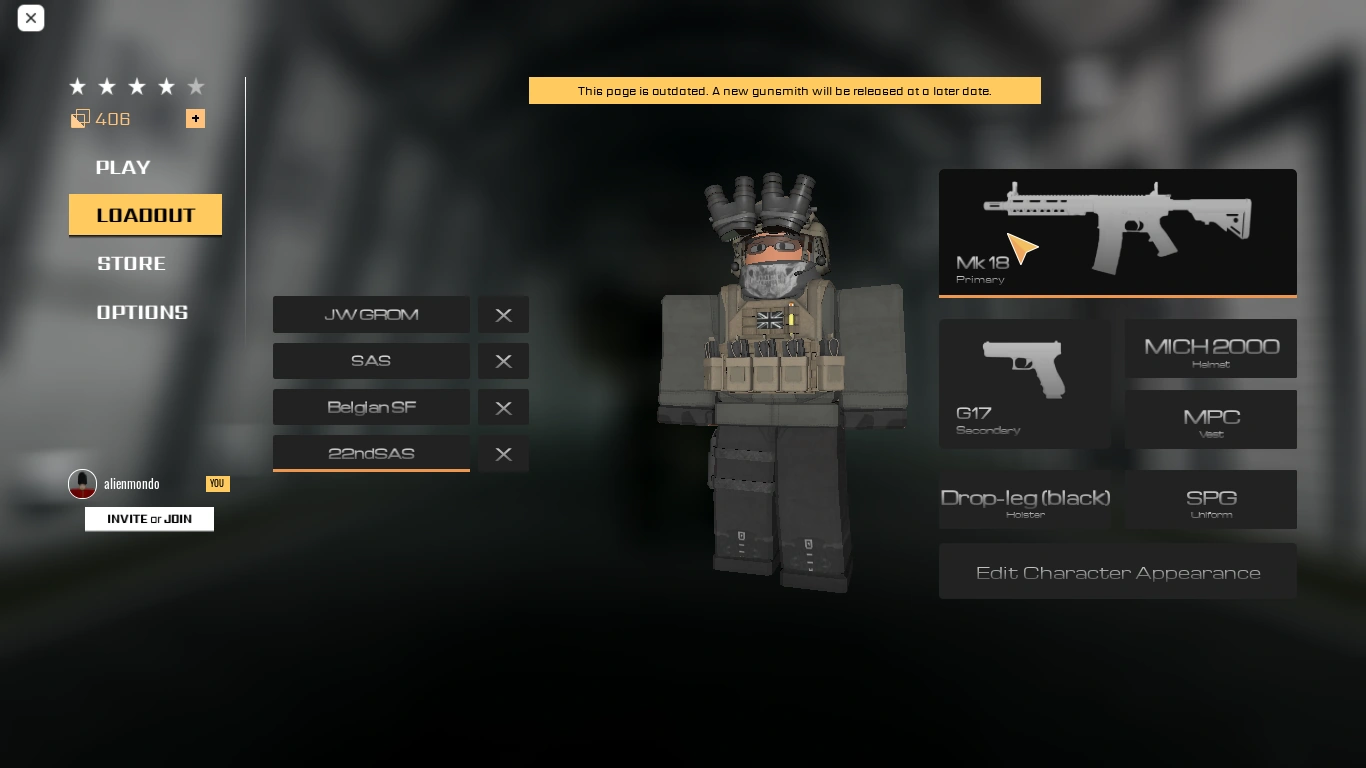
Task: Rate with the fifth star
Action: coord(196,86)
